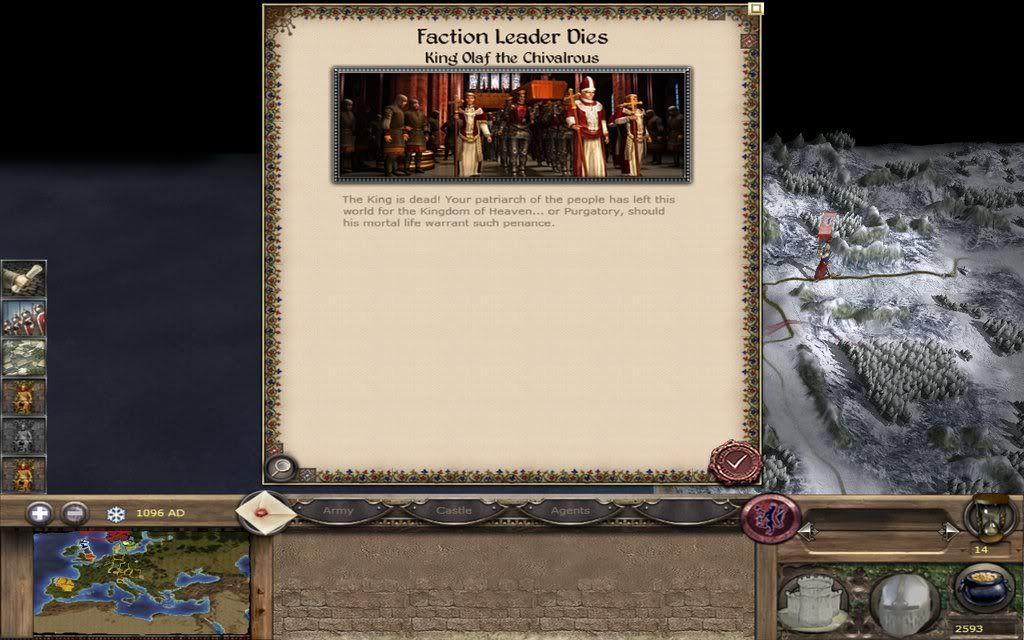Zoom out the minimap with minus button
Image resolution: width=1024 pixels, height=640 pixels.
click(75, 513)
